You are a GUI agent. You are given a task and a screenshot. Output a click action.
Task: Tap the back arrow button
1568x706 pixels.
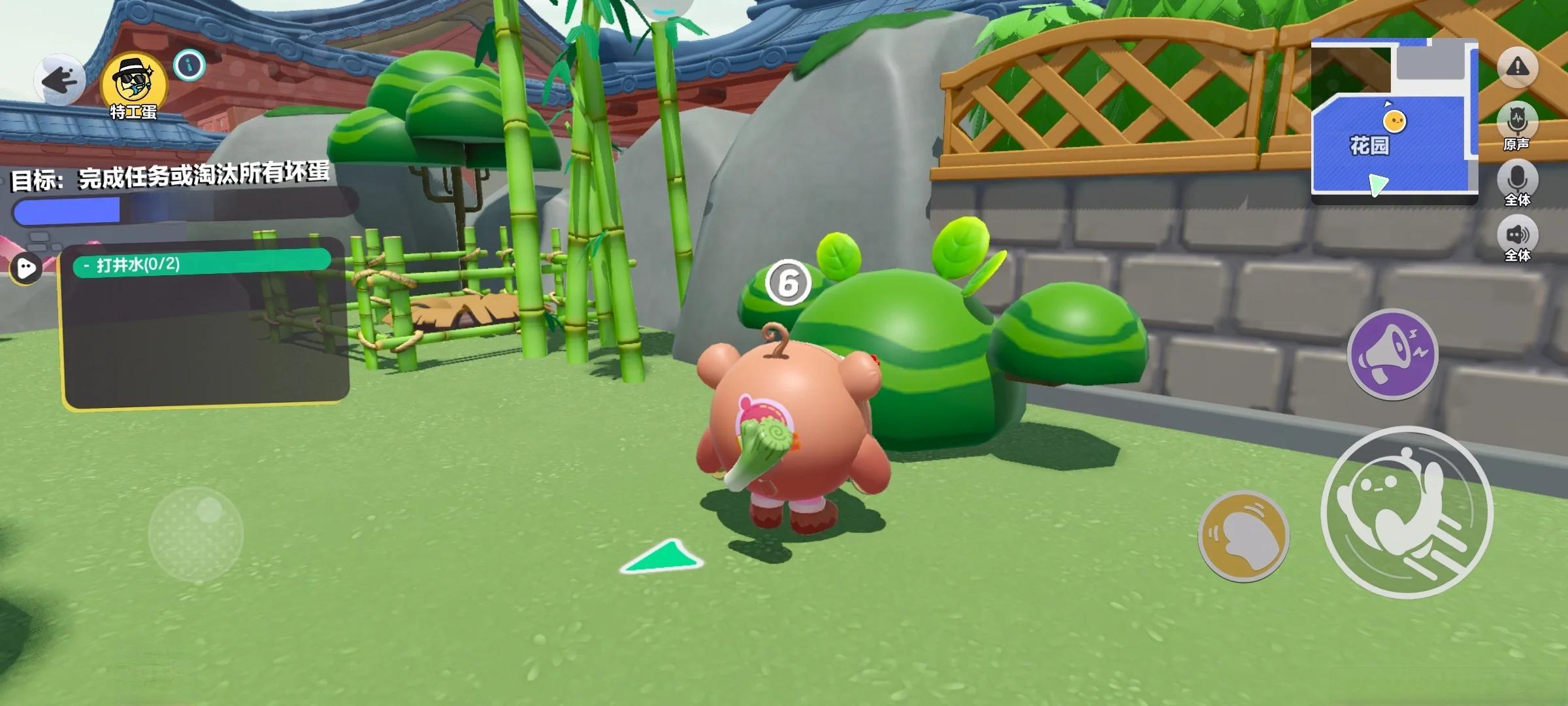[x=59, y=81]
